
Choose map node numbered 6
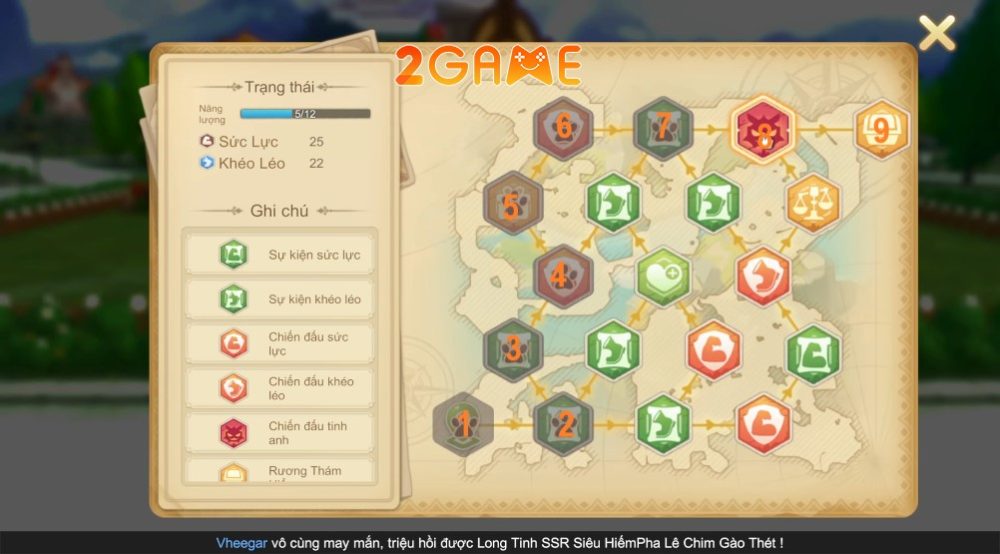pos(563,128)
